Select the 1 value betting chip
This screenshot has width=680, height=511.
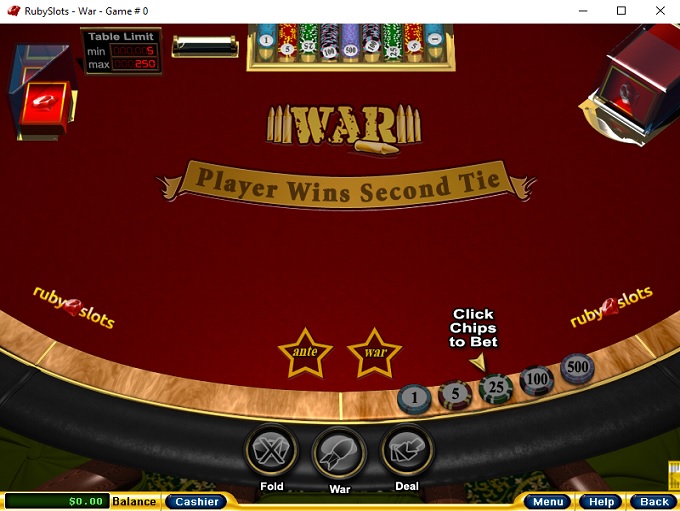pos(414,398)
